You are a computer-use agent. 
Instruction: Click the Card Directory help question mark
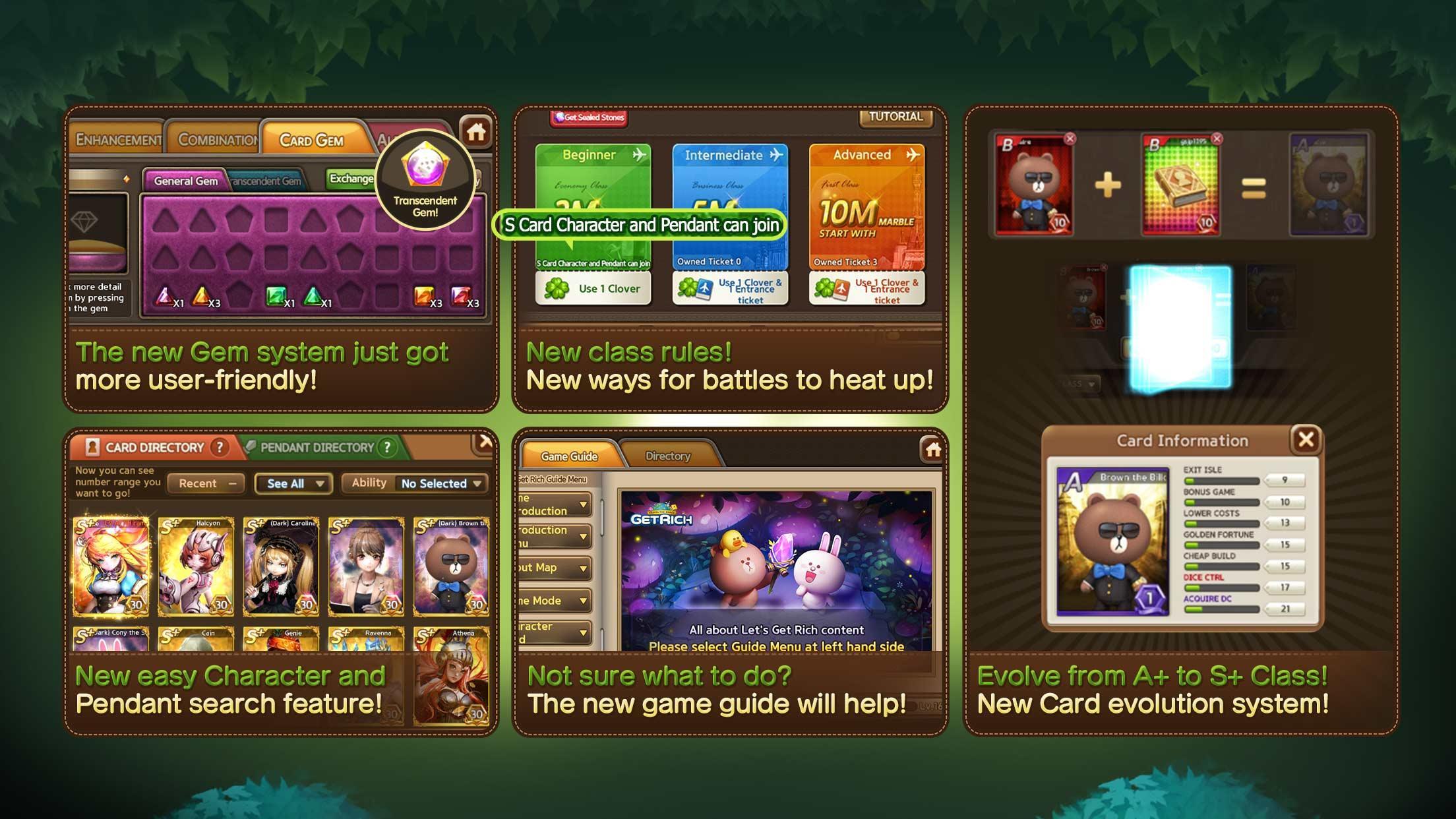(218, 447)
